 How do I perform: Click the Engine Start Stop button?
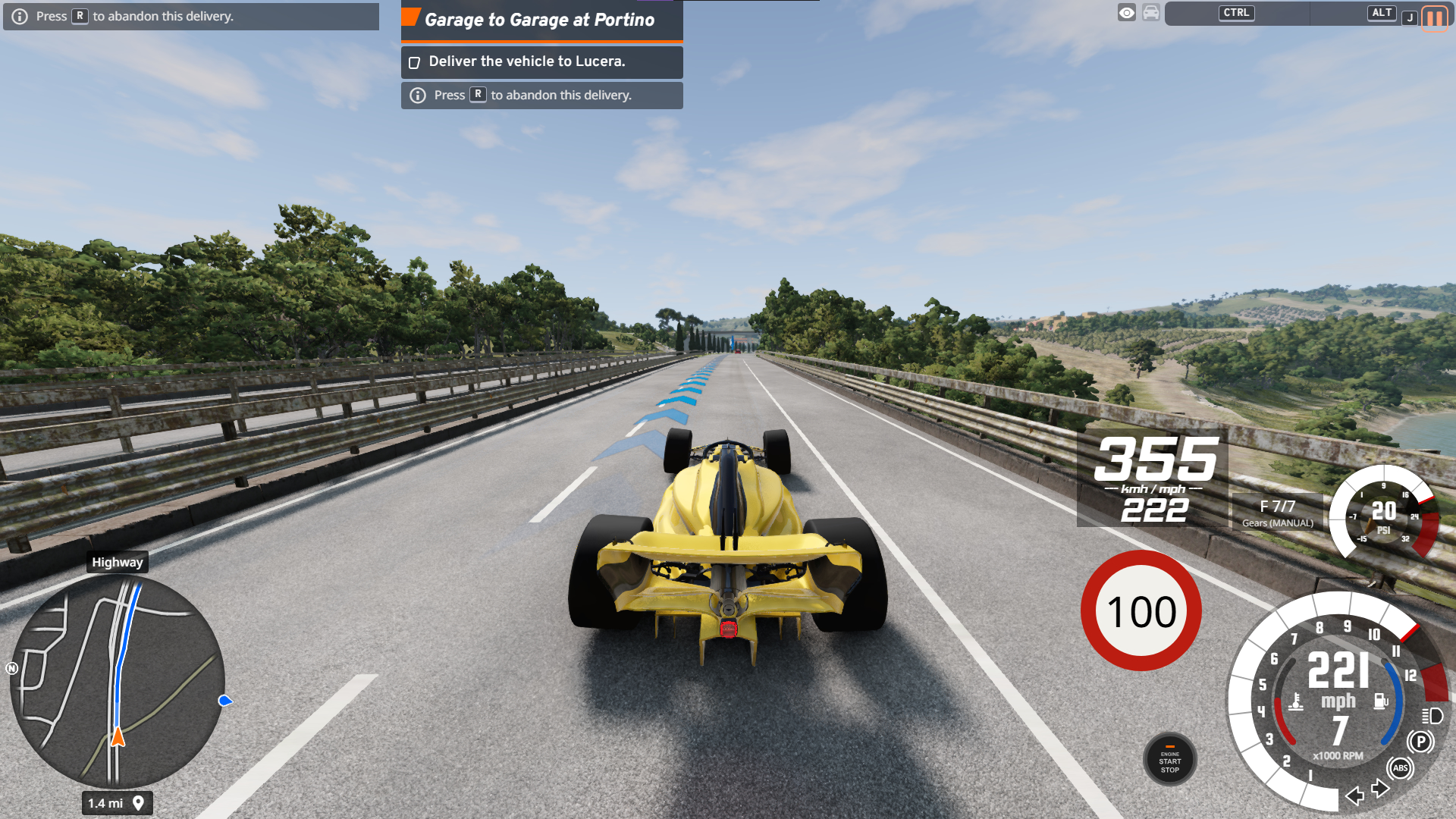(1169, 760)
